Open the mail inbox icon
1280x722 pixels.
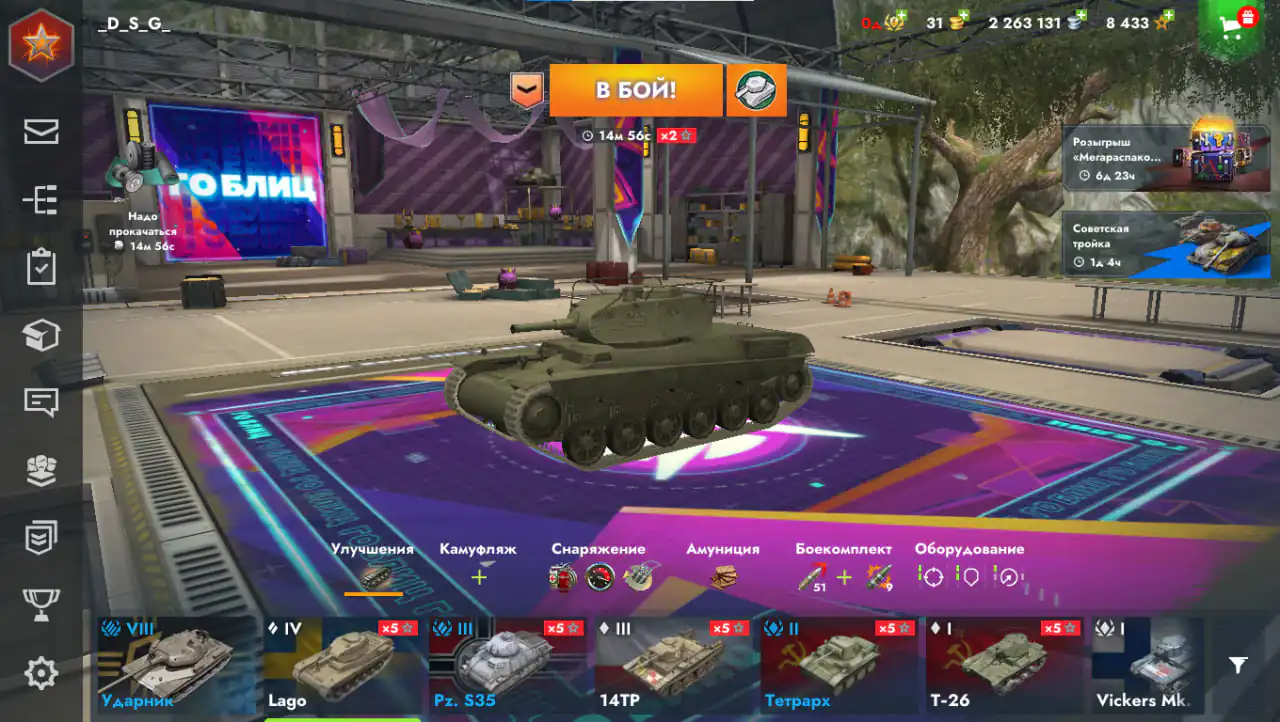coord(41,131)
